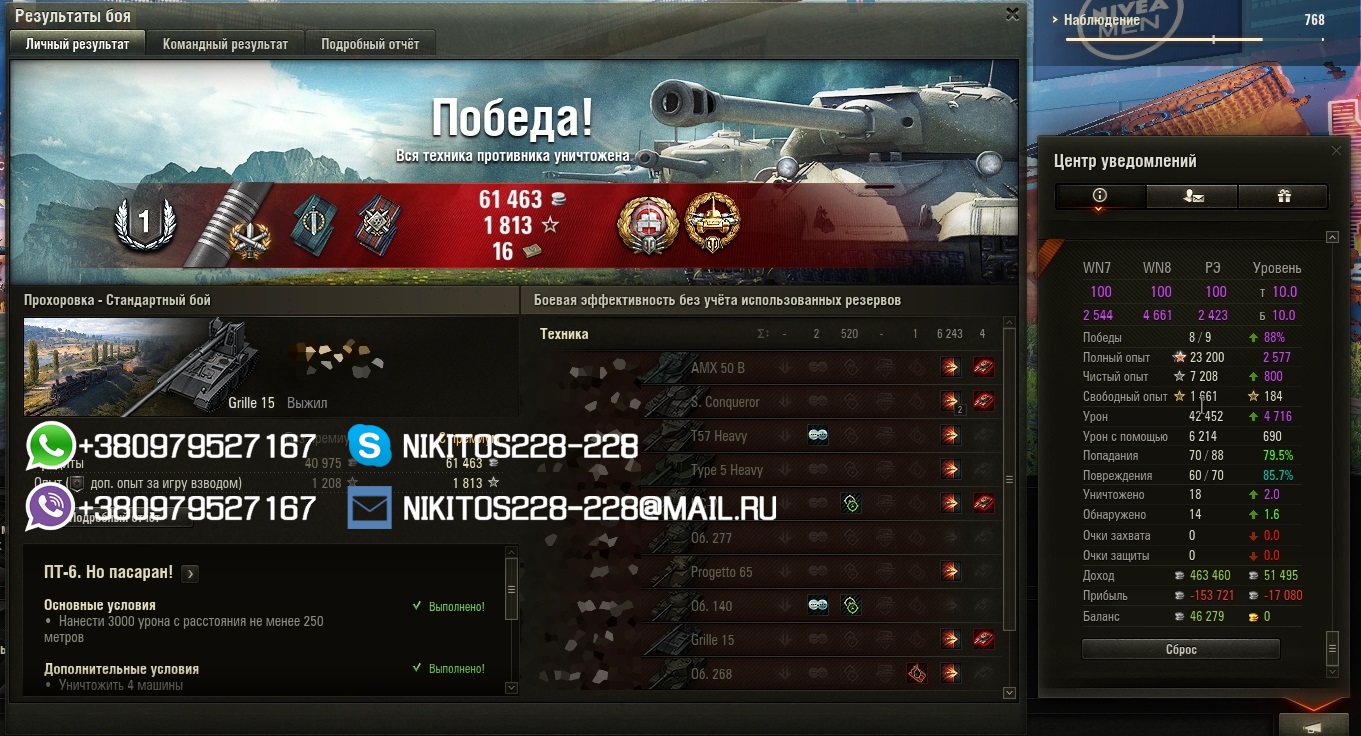Select the Progetto 65 row
This screenshot has height=736, width=1361.
(760, 572)
